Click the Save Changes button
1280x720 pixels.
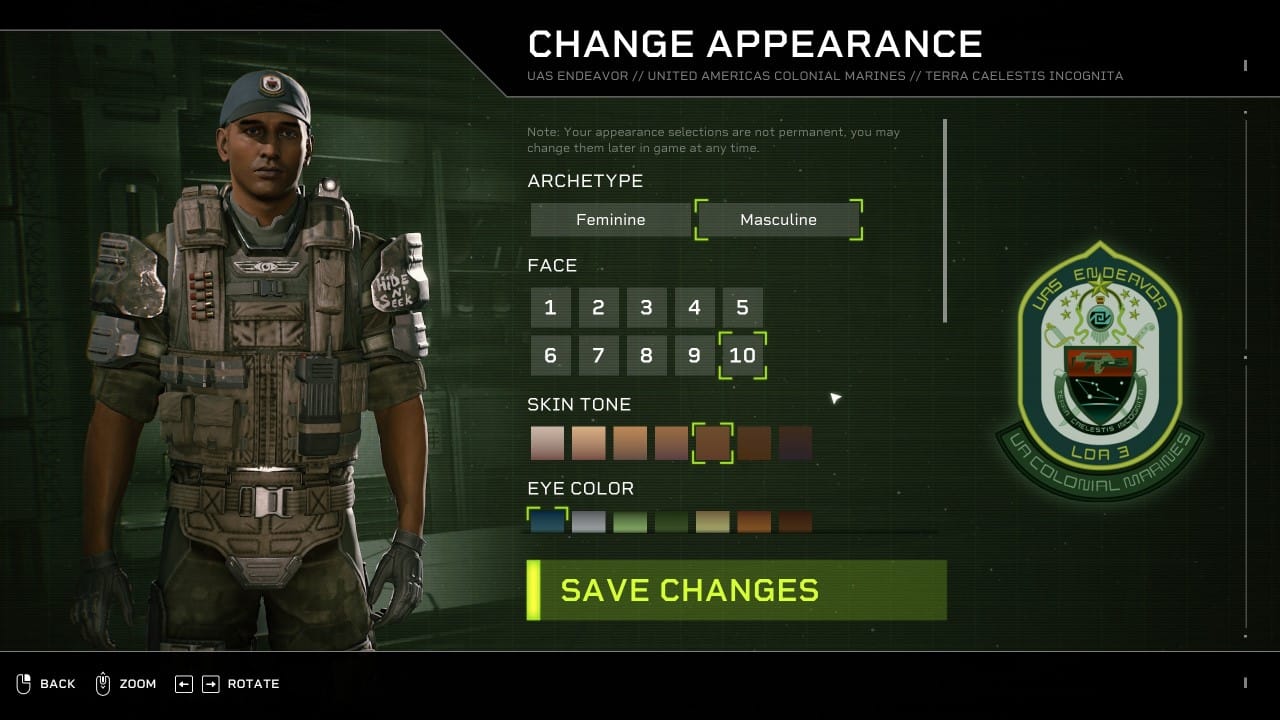(737, 590)
